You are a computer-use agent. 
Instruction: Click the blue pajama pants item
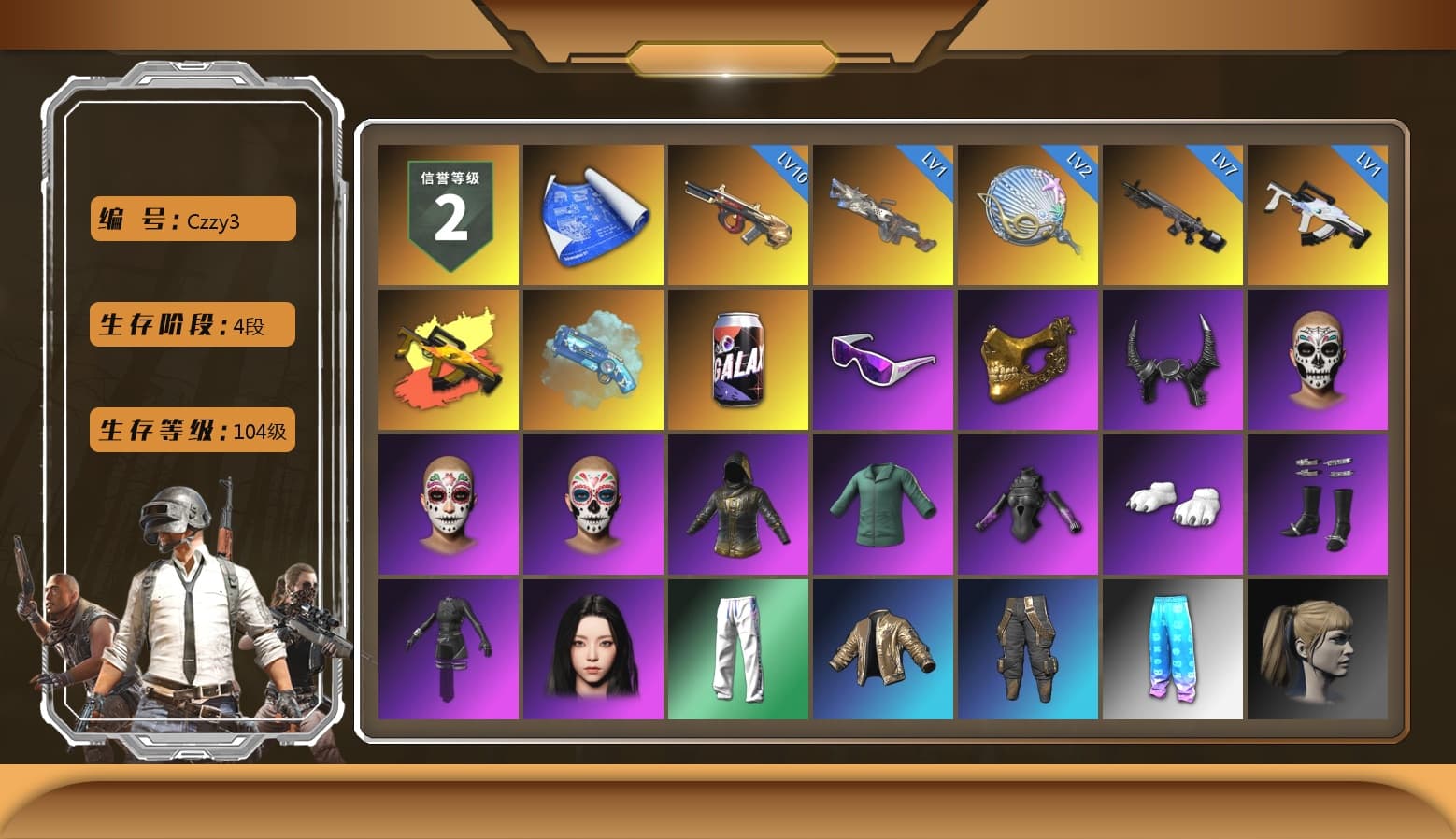1173,649
